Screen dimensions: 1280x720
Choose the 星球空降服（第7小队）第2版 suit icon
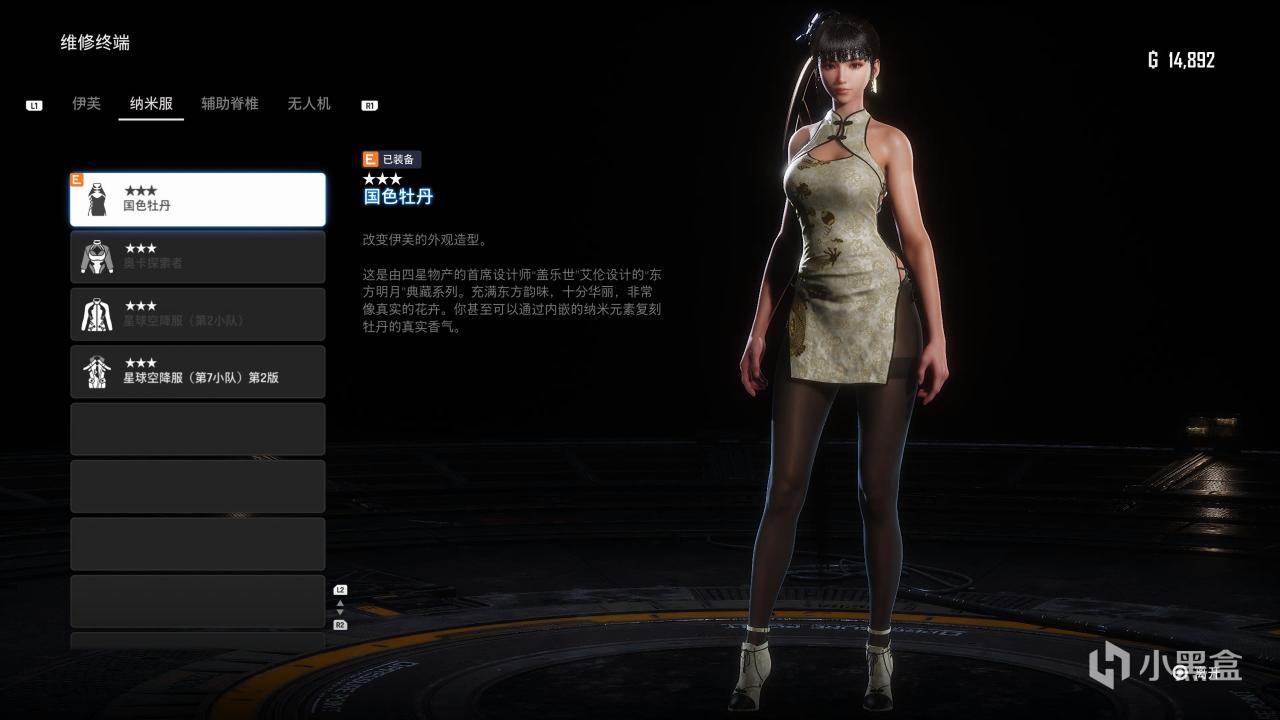97,371
